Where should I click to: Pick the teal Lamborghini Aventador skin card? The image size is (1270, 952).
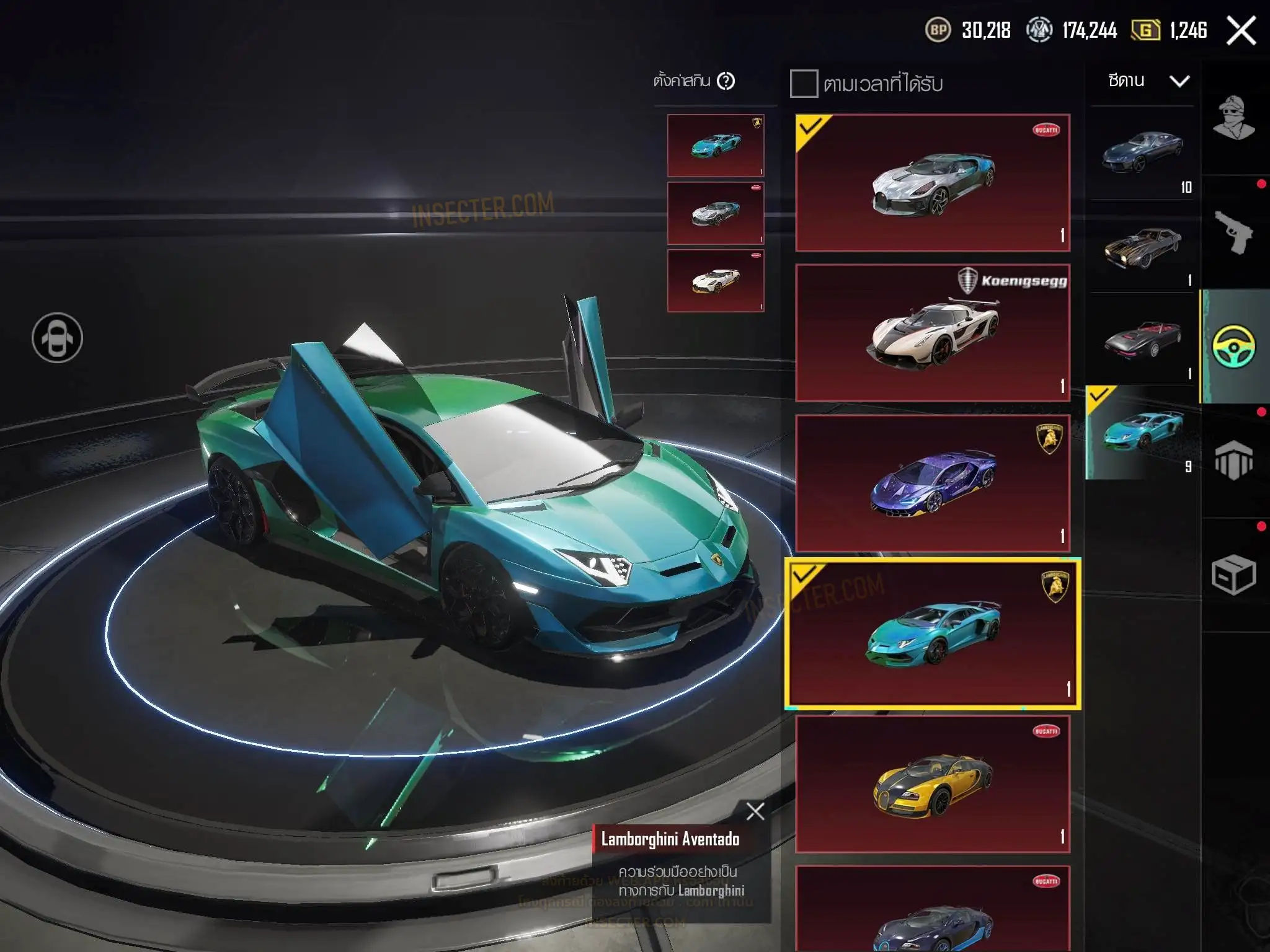933,633
